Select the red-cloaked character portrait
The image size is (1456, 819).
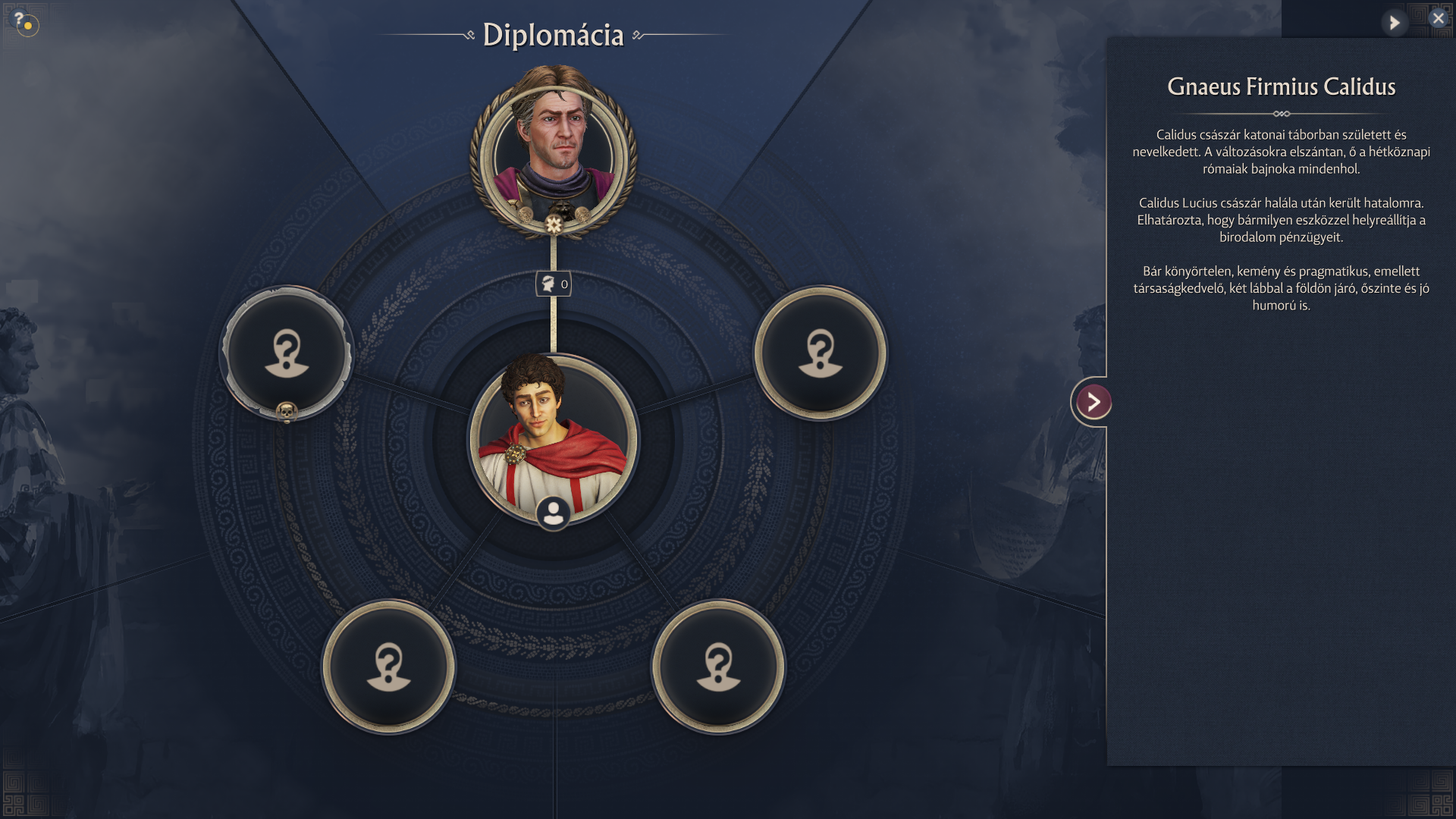click(554, 436)
